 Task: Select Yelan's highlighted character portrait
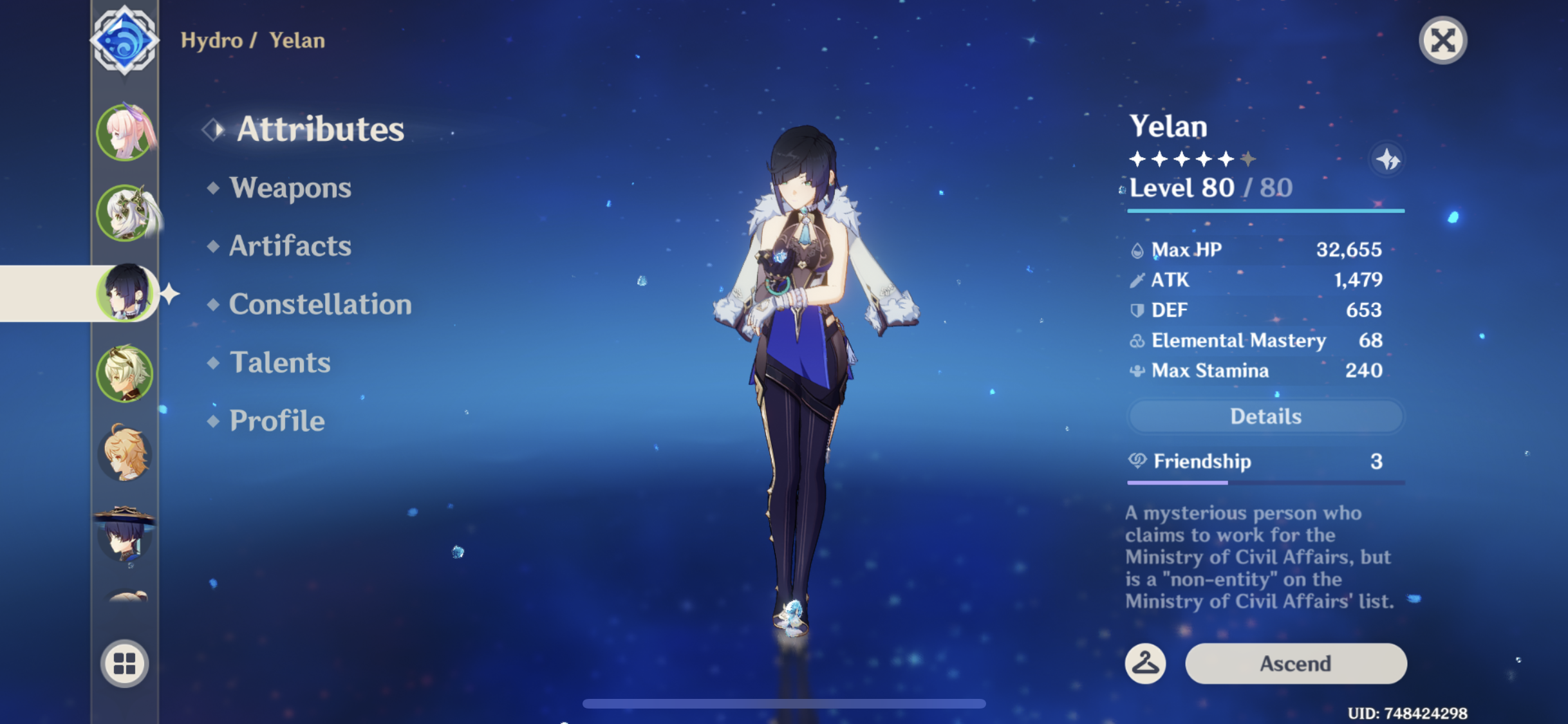pyautogui.click(x=125, y=293)
